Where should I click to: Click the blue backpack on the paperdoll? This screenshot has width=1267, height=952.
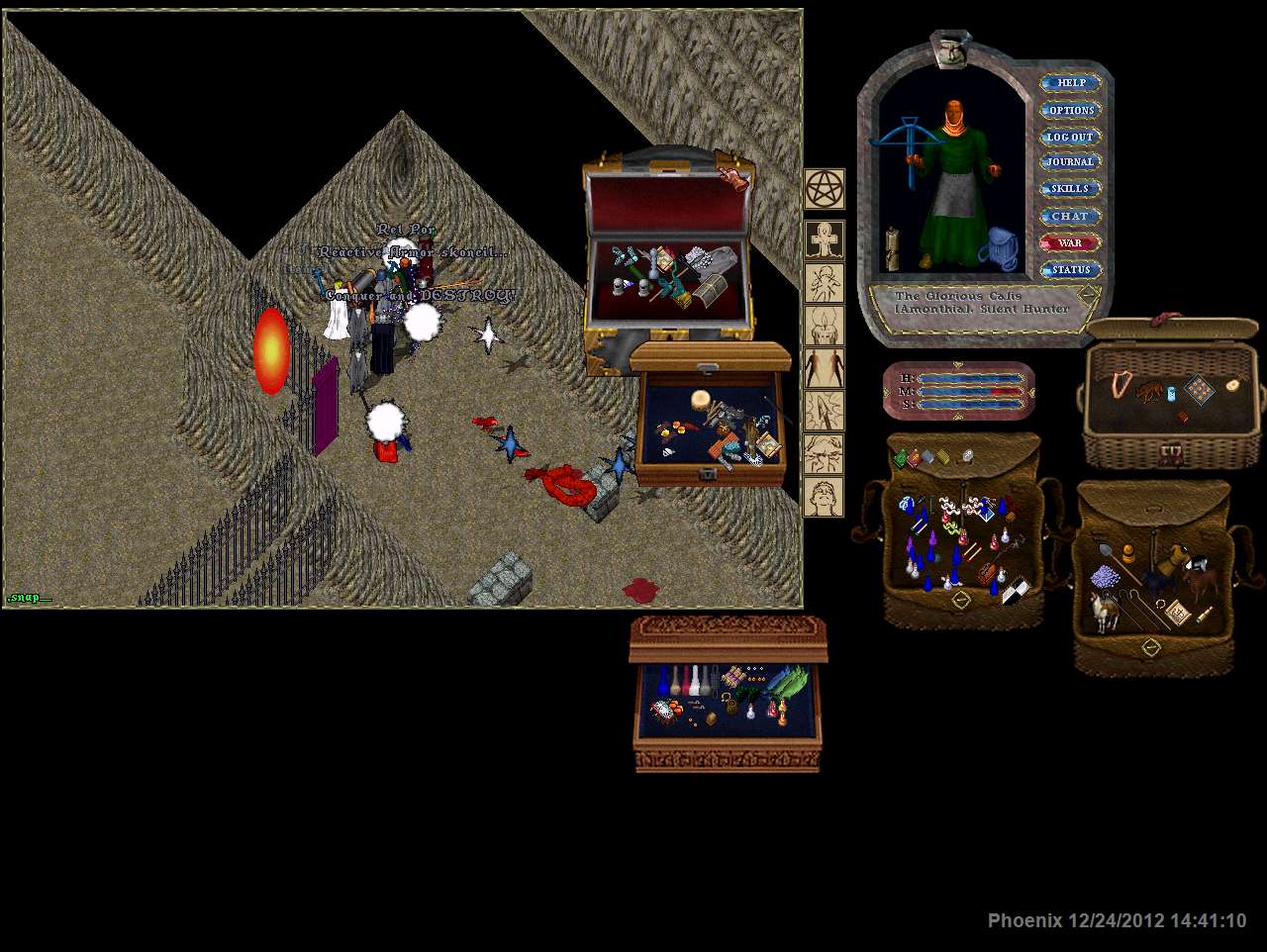pos(1003,248)
